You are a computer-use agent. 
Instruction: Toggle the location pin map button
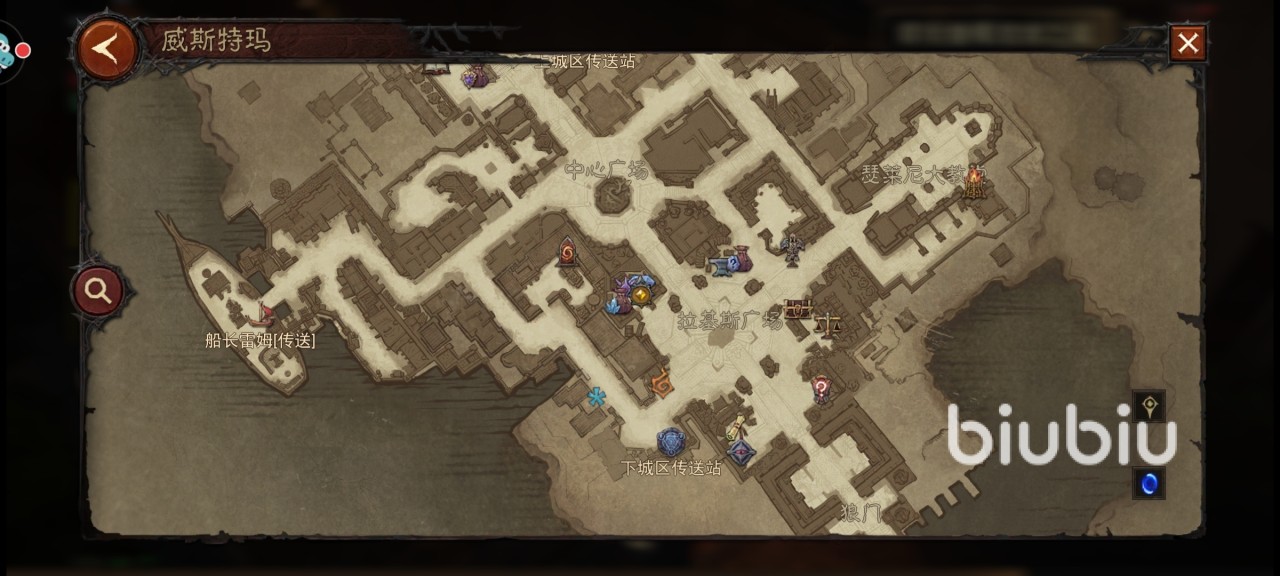(1150, 406)
